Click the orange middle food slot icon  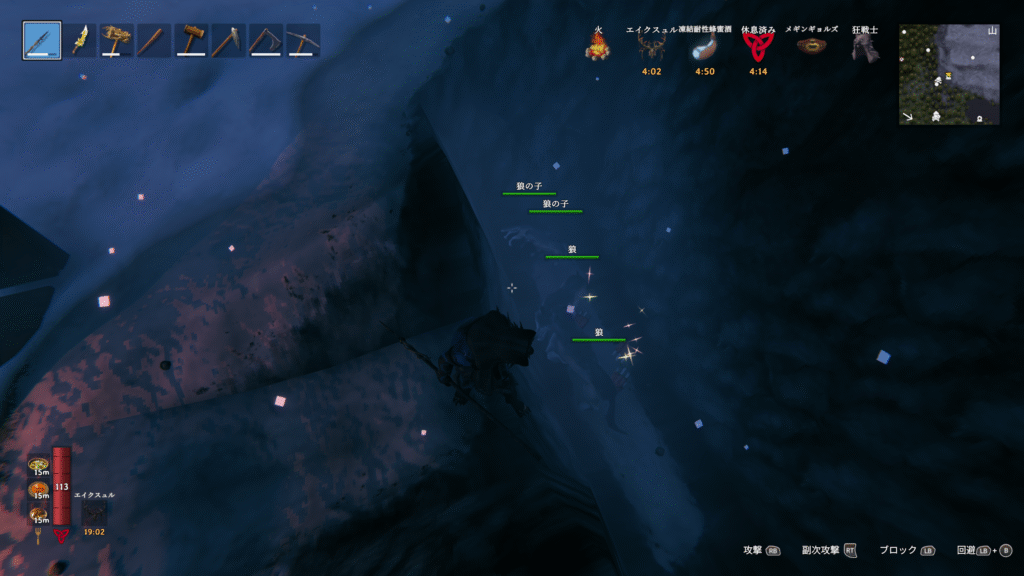click(x=39, y=489)
